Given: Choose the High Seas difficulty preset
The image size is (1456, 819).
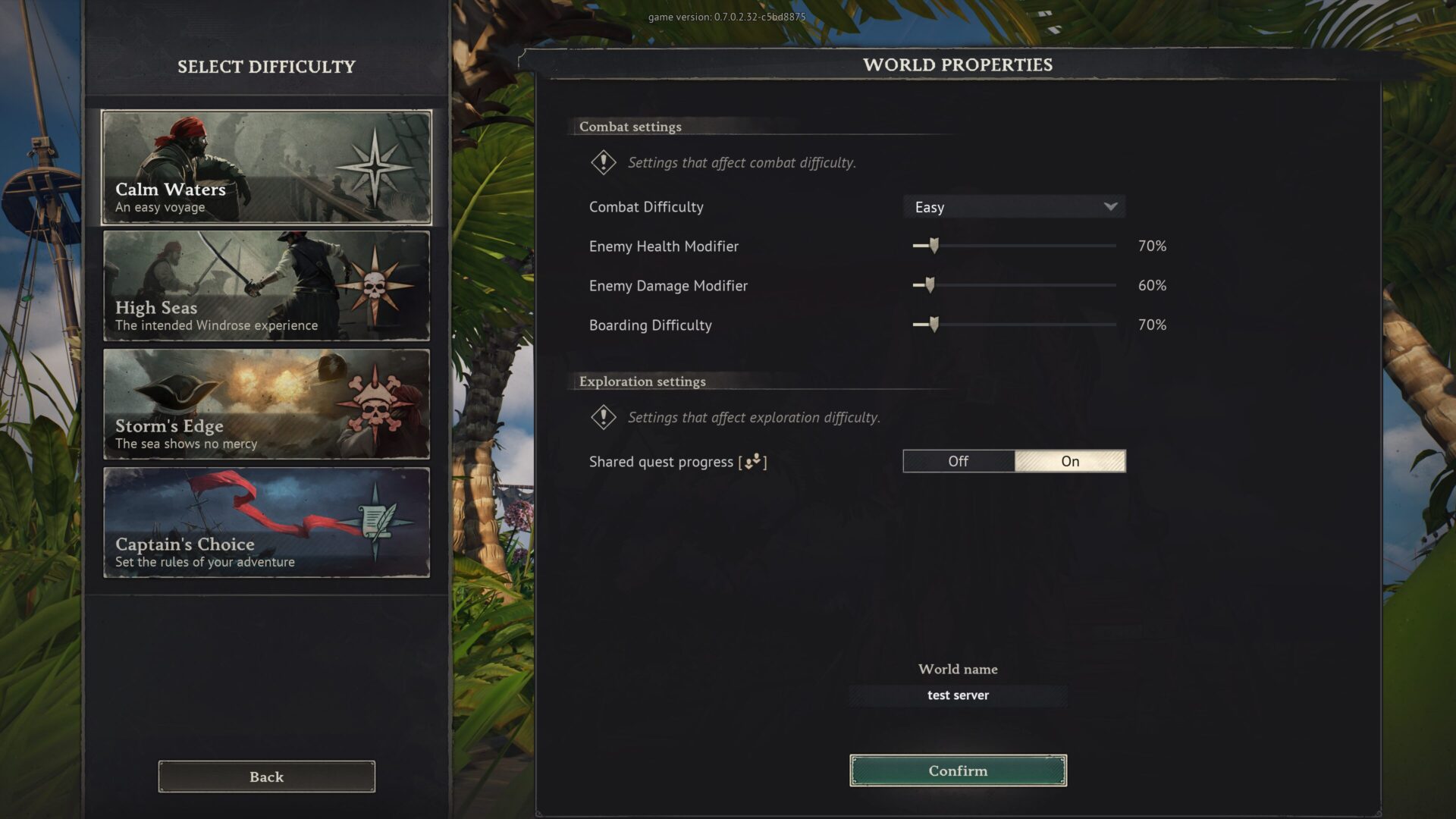Looking at the screenshot, I should click(x=266, y=286).
